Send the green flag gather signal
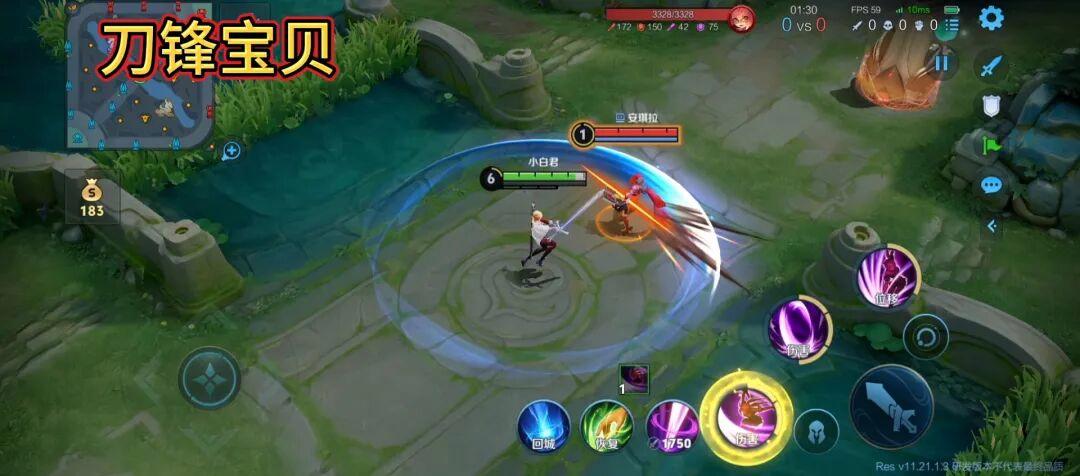Image resolution: width=1080 pixels, height=476 pixels. (991, 145)
